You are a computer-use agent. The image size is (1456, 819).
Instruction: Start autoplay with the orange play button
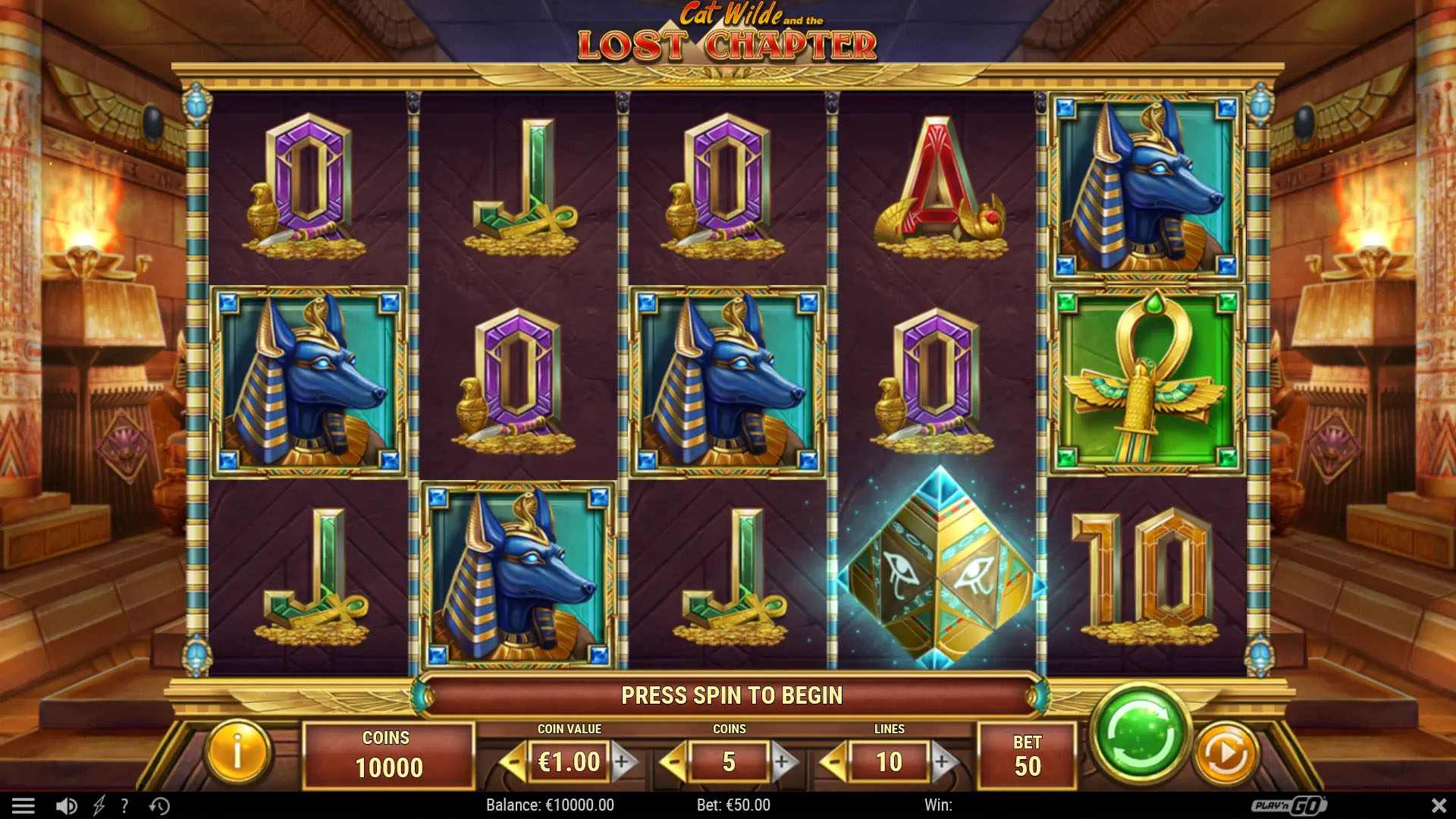(1225, 754)
